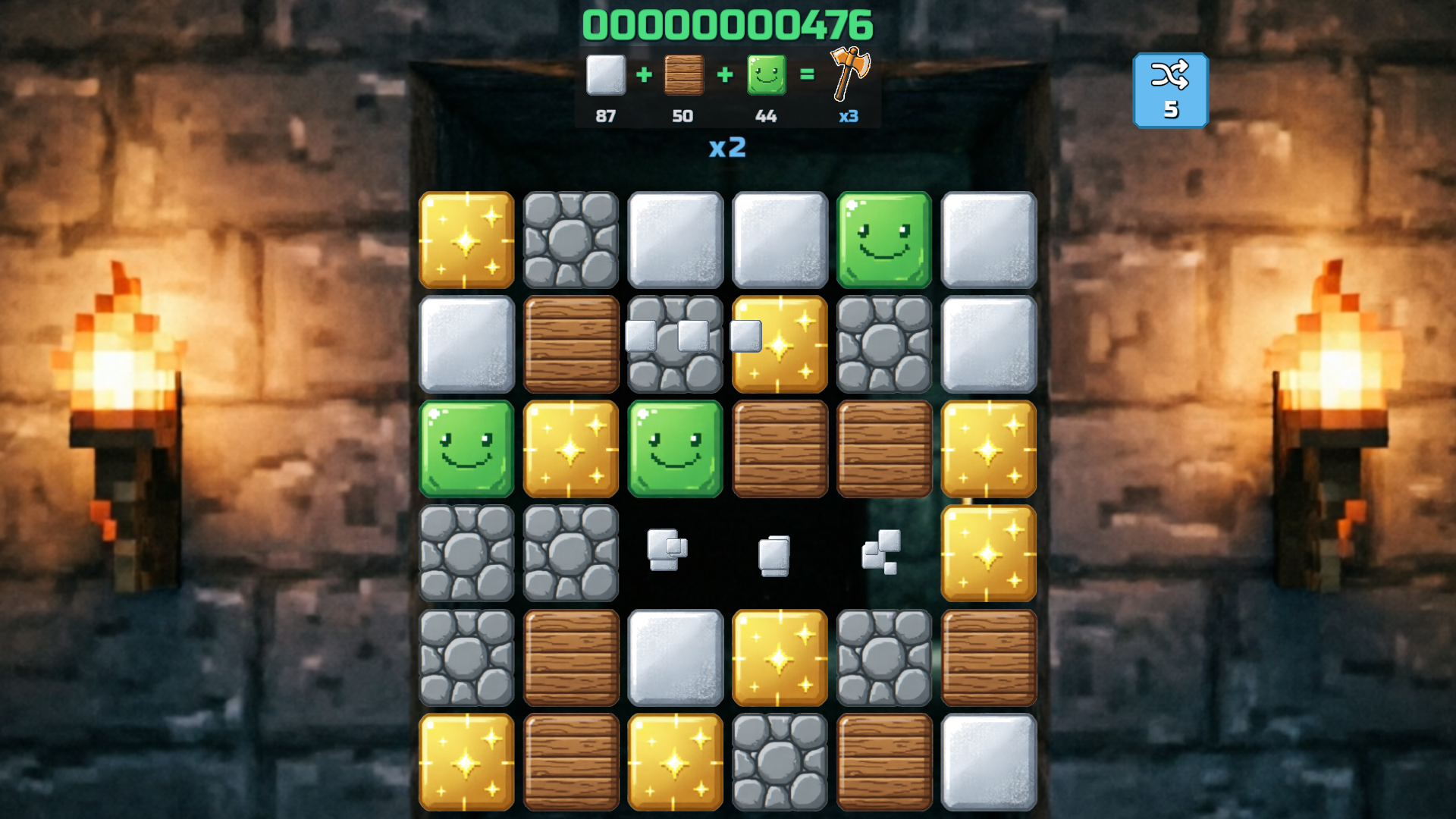Viewport: 1456px width, 819px height.
Task: Select the silver block at the grid's bottom-right corner
Action: 989,763
